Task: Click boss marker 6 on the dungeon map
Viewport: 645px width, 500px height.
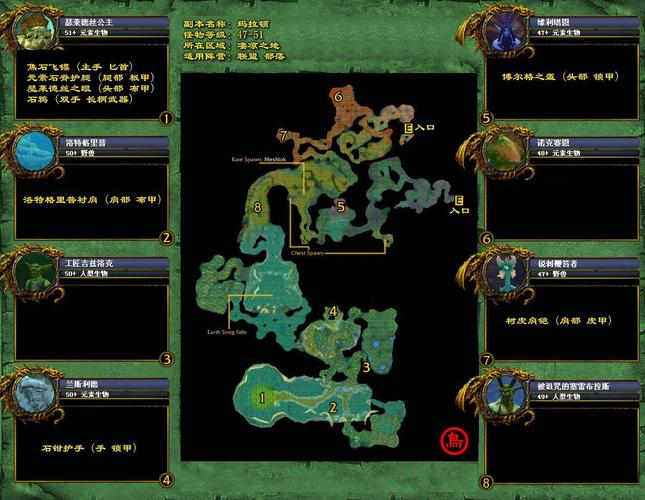Action: click(339, 97)
